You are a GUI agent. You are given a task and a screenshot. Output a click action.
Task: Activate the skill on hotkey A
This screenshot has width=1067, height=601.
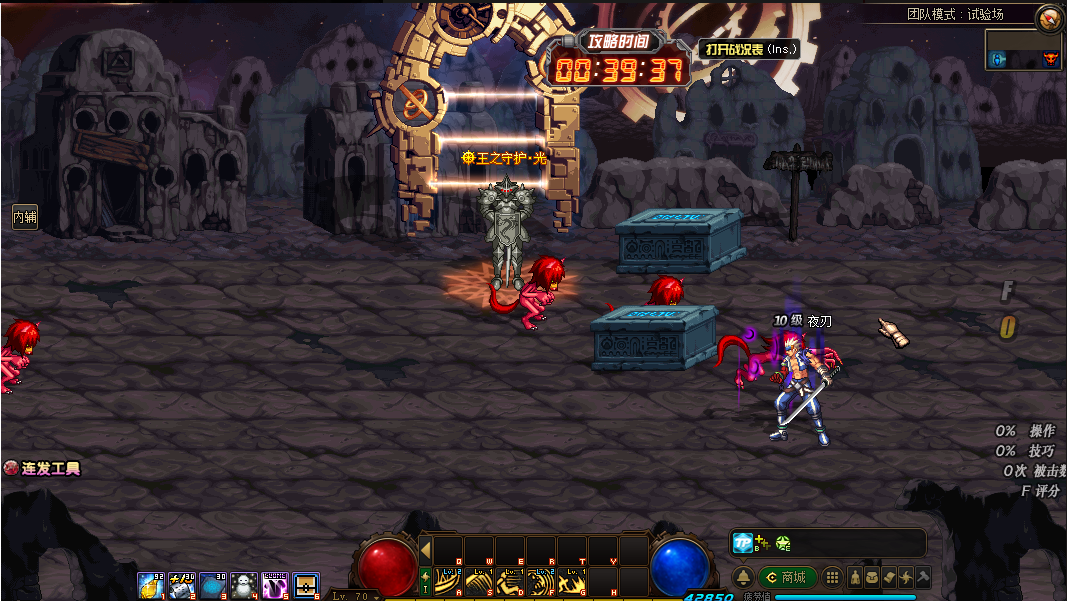pos(448,581)
